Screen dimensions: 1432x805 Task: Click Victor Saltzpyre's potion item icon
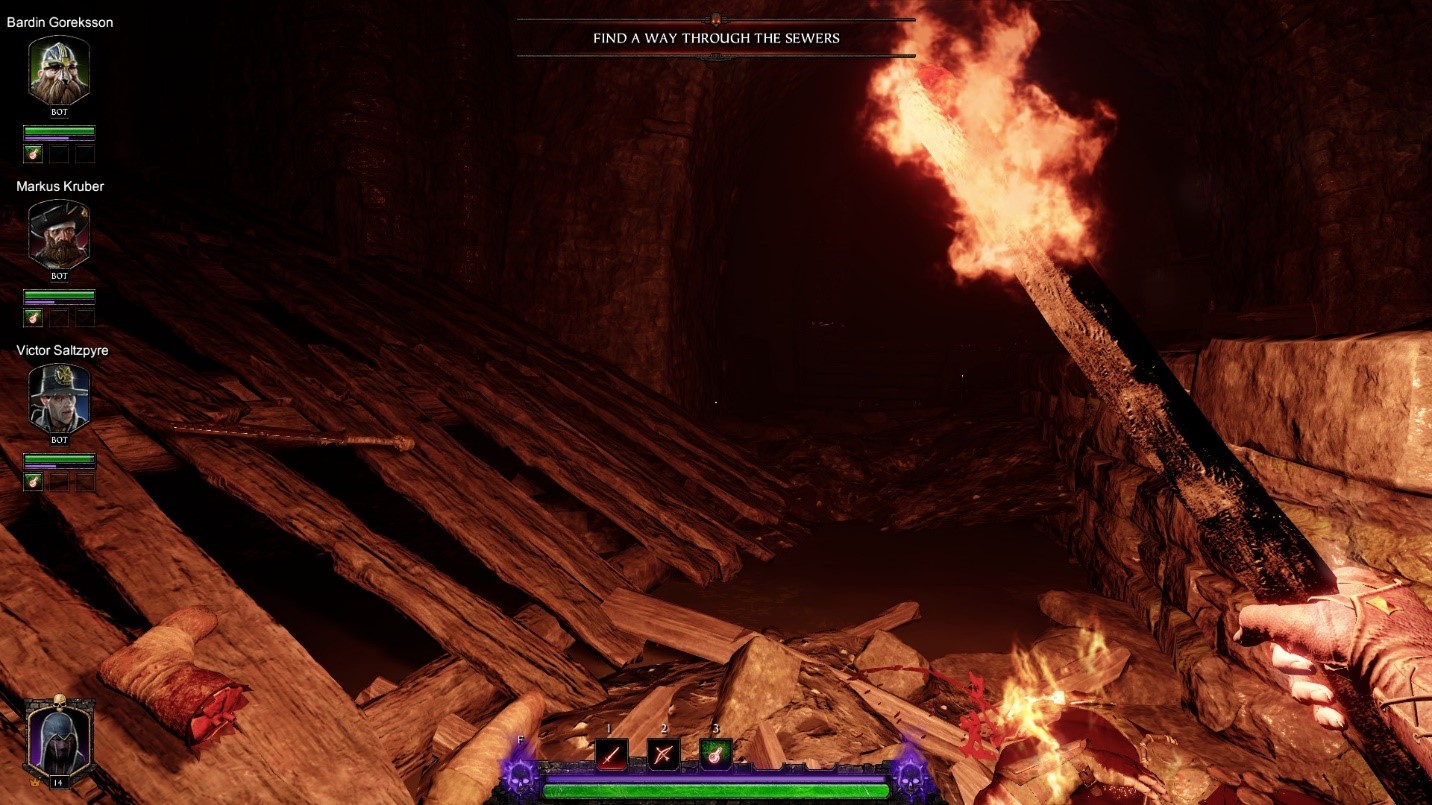coord(33,481)
